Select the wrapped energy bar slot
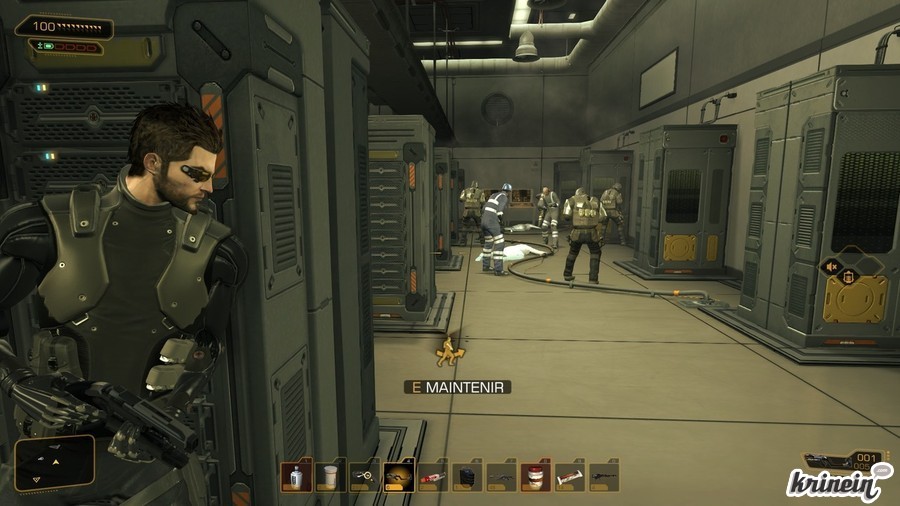 click(569, 476)
